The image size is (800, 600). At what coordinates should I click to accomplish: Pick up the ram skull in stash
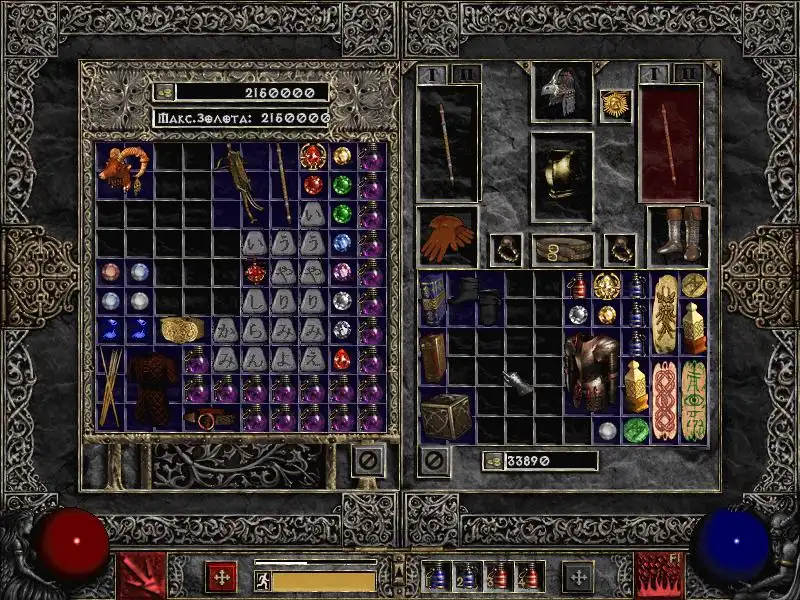[x=125, y=170]
